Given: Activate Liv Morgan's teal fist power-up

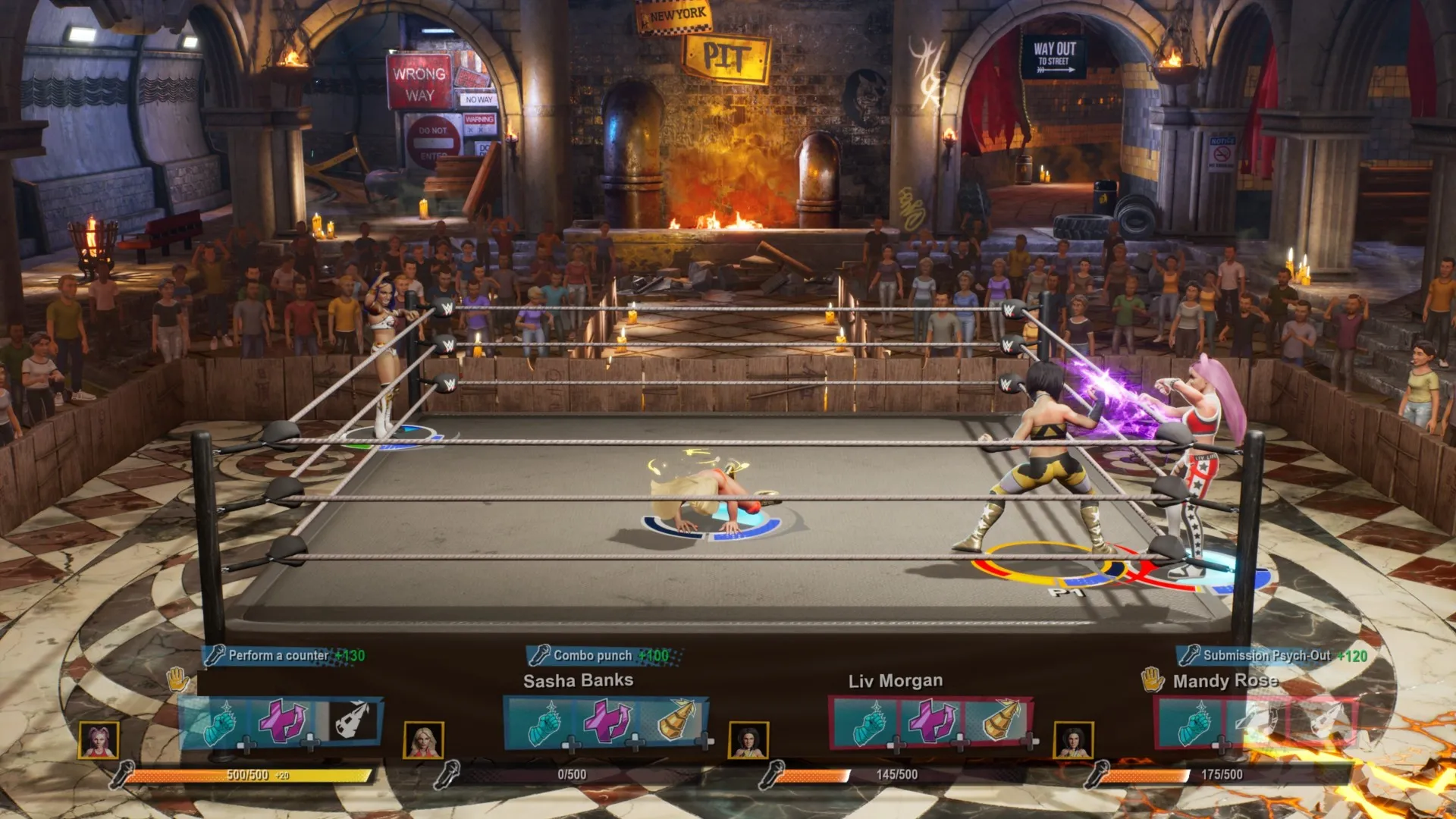Looking at the screenshot, I should (x=868, y=723).
